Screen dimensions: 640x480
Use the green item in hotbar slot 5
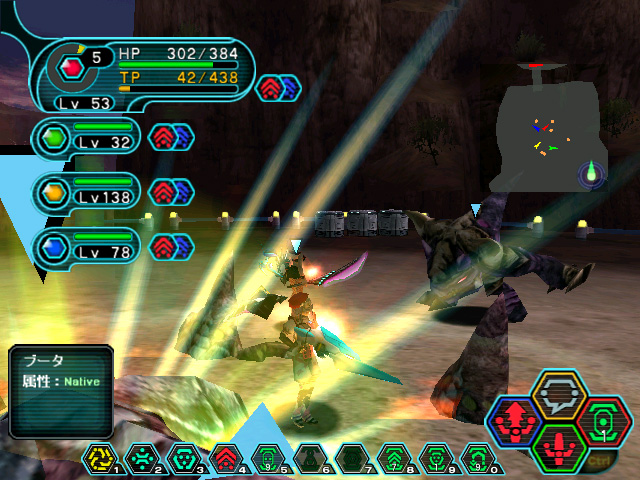266,458
